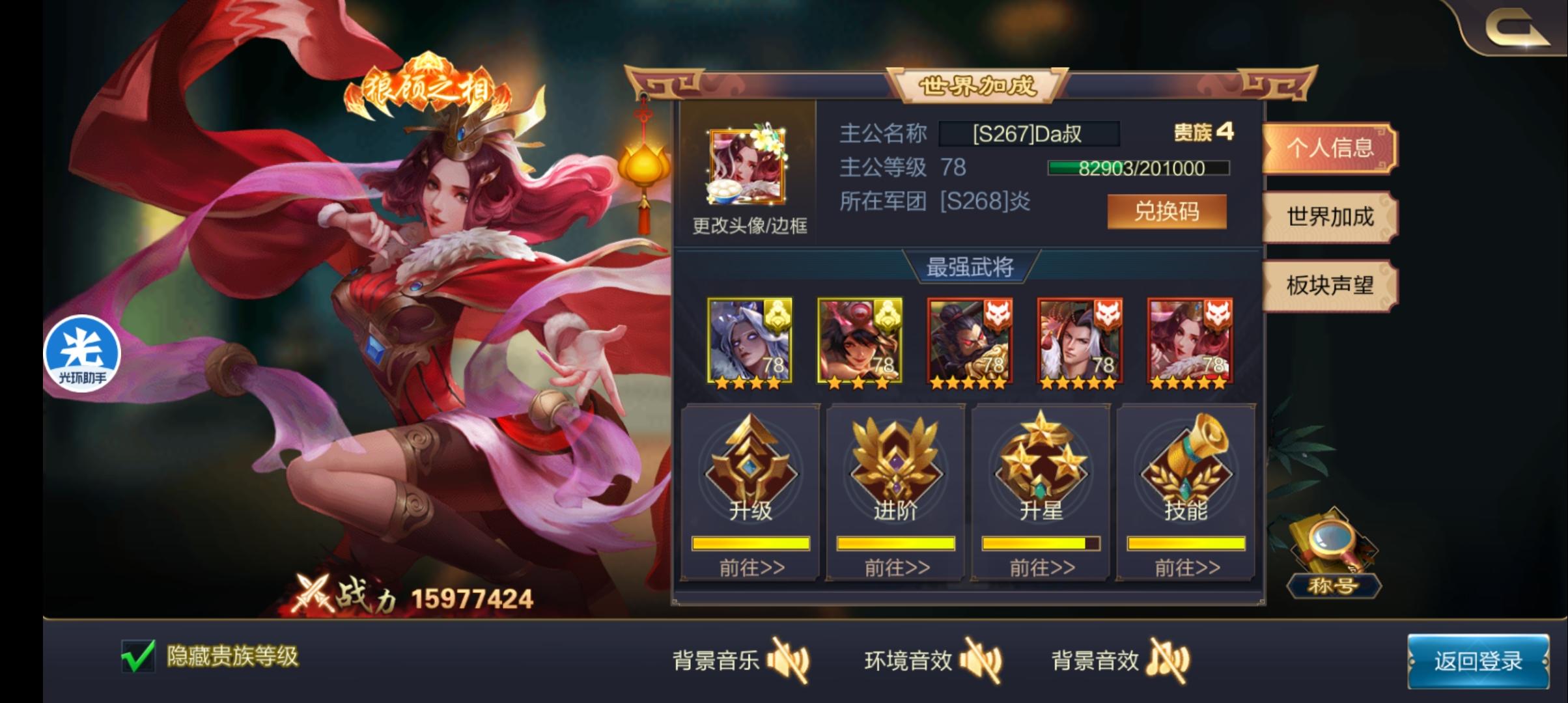Switch to the 世界加成 tab
The width and height of the screenshot is (1568, 703).
tap(1330, 219)
